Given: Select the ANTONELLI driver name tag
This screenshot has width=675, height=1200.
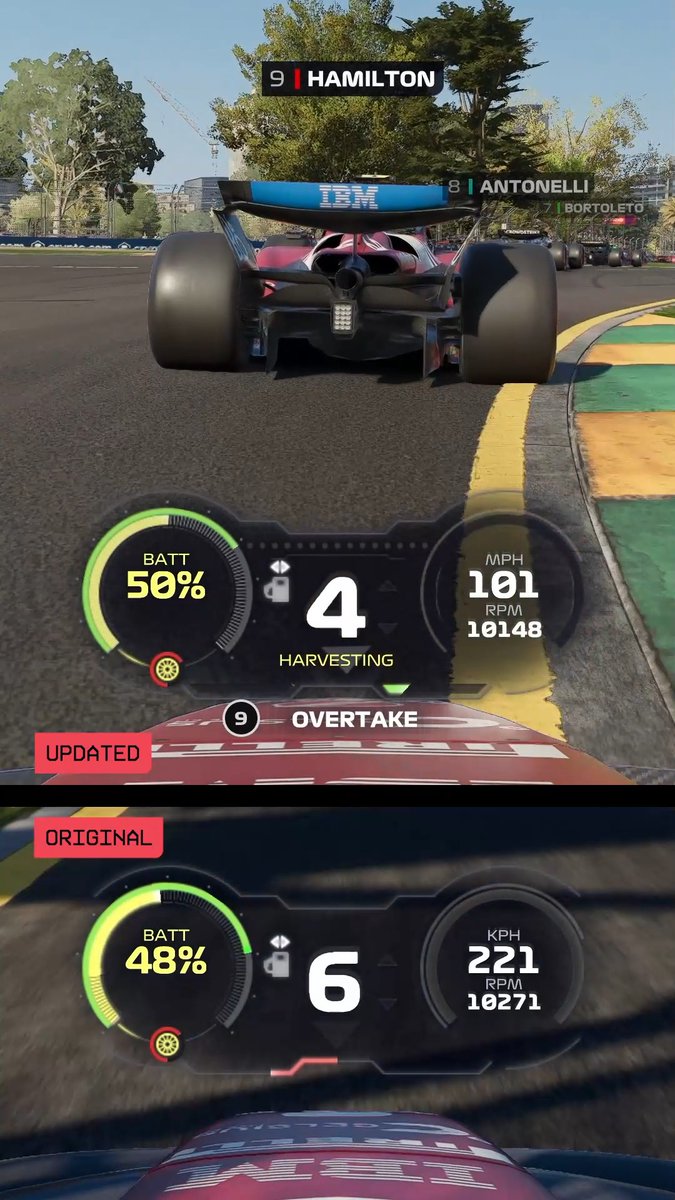Looking at the screenshot, I should coord(518,187).
